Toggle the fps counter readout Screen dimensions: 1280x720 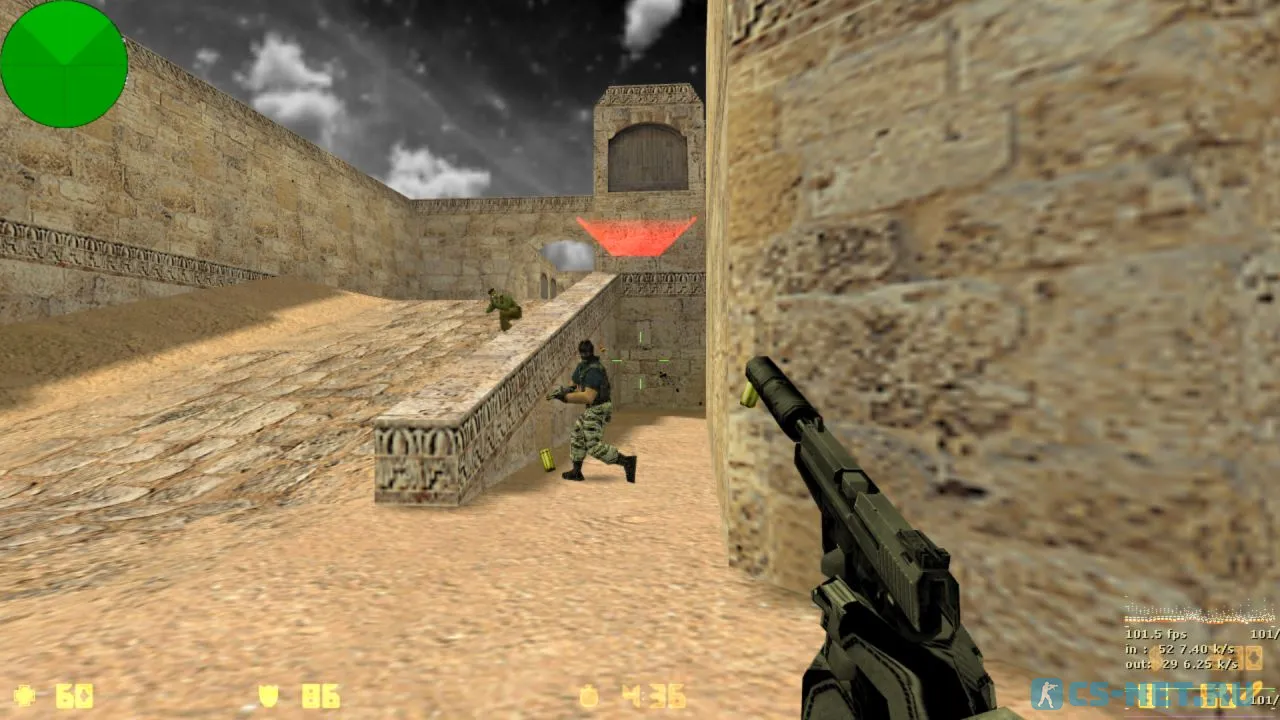(1155, 633)
